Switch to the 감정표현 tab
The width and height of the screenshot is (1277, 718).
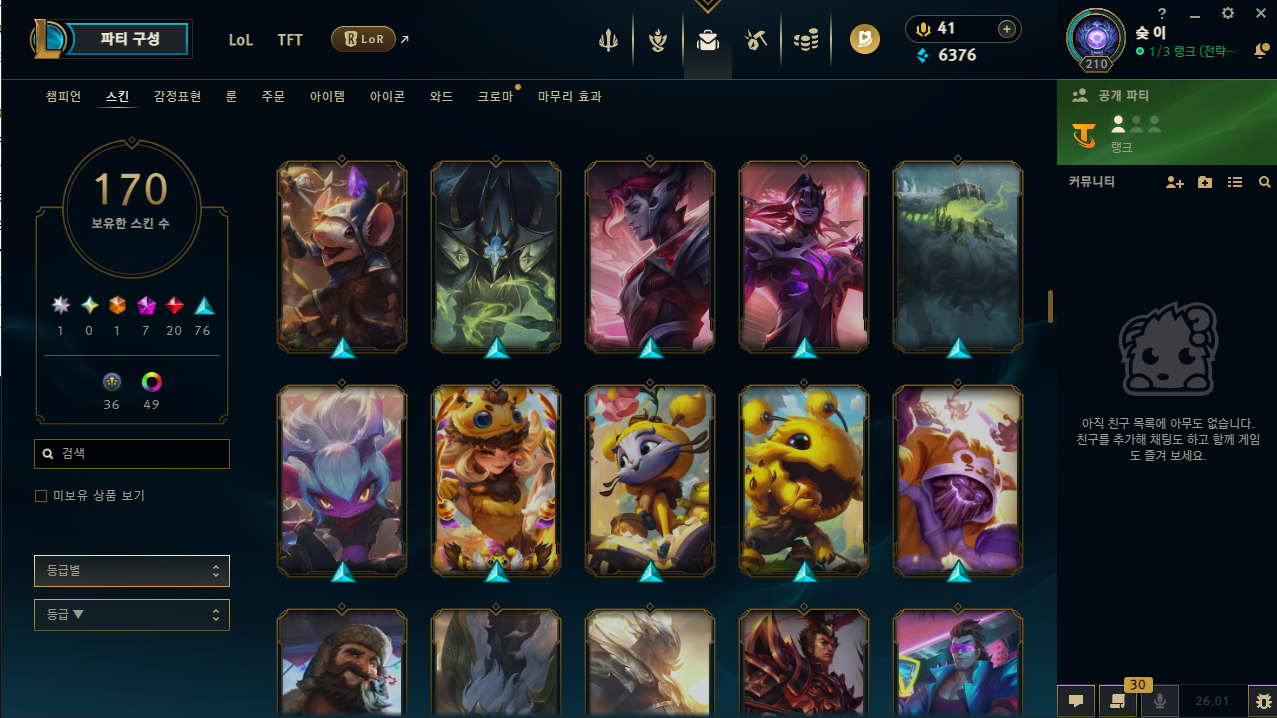point(177,97)
